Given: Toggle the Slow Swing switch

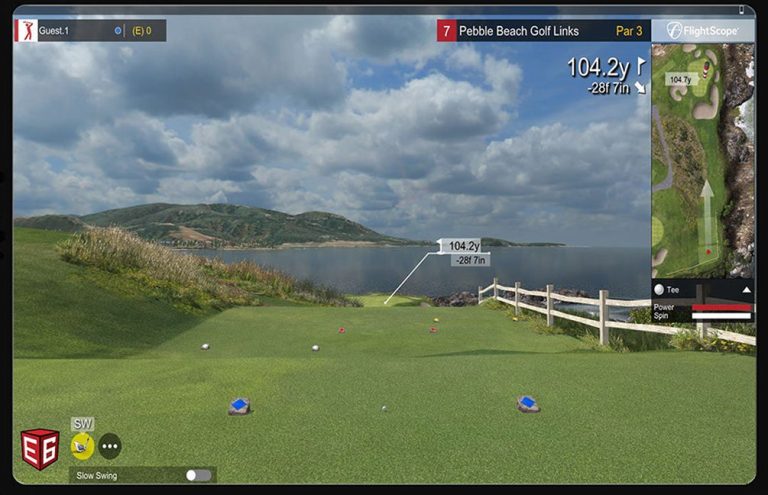Looking at the screenshot, I should click(198, 475).
